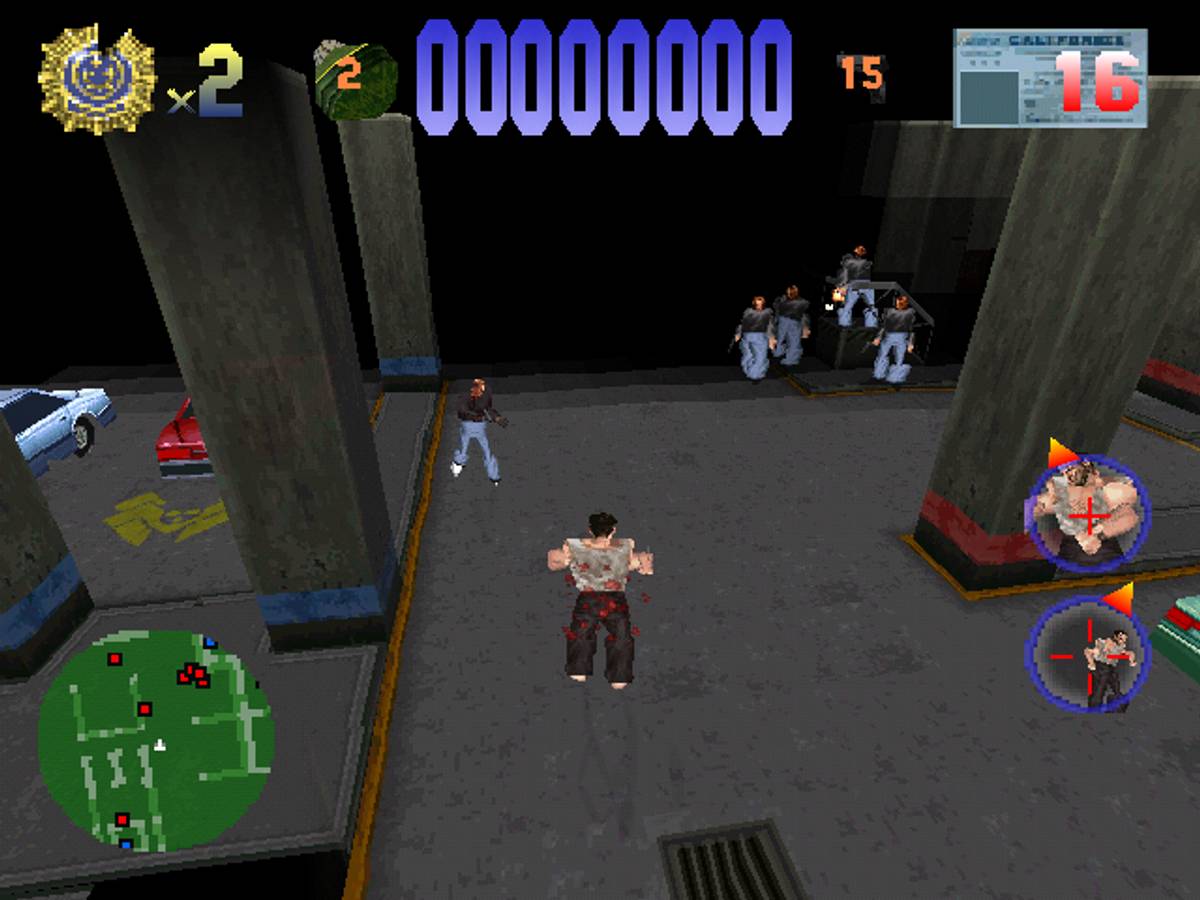Select the muscular thug target portrait
The width and height of the screenshot is (1200, 900).
point(1089,515)
